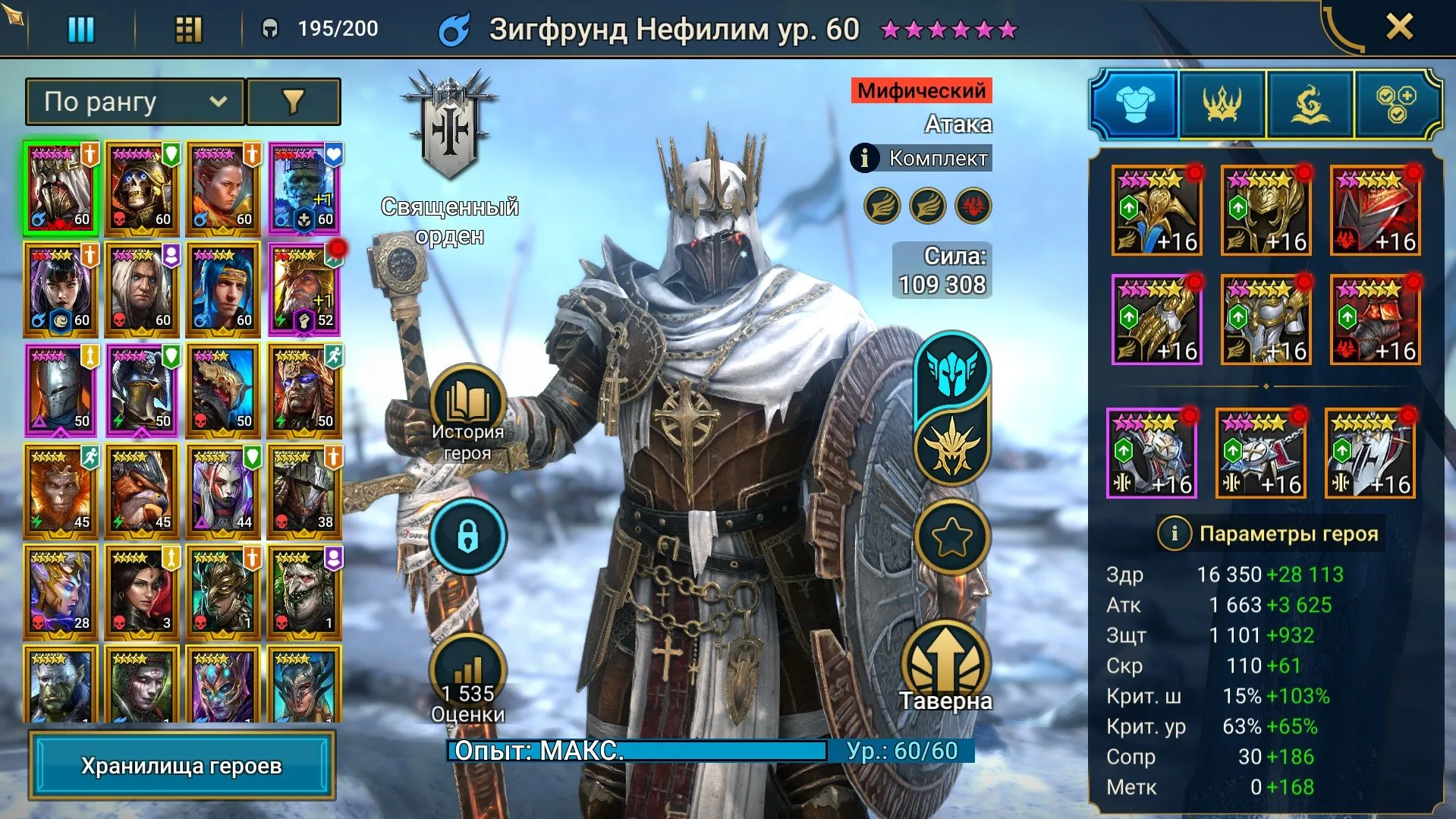Click the filter funnel icon
1456x819 pixels.
pos(294,102)
